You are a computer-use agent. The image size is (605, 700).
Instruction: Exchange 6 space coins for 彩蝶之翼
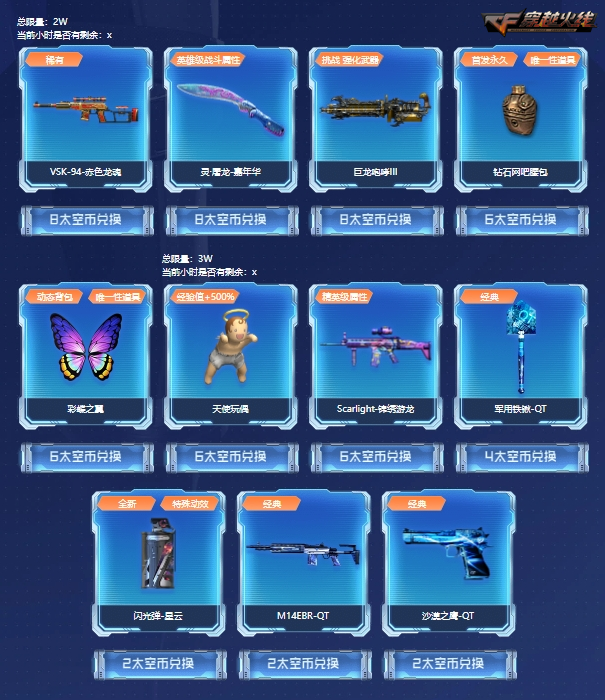click(87, 456)
